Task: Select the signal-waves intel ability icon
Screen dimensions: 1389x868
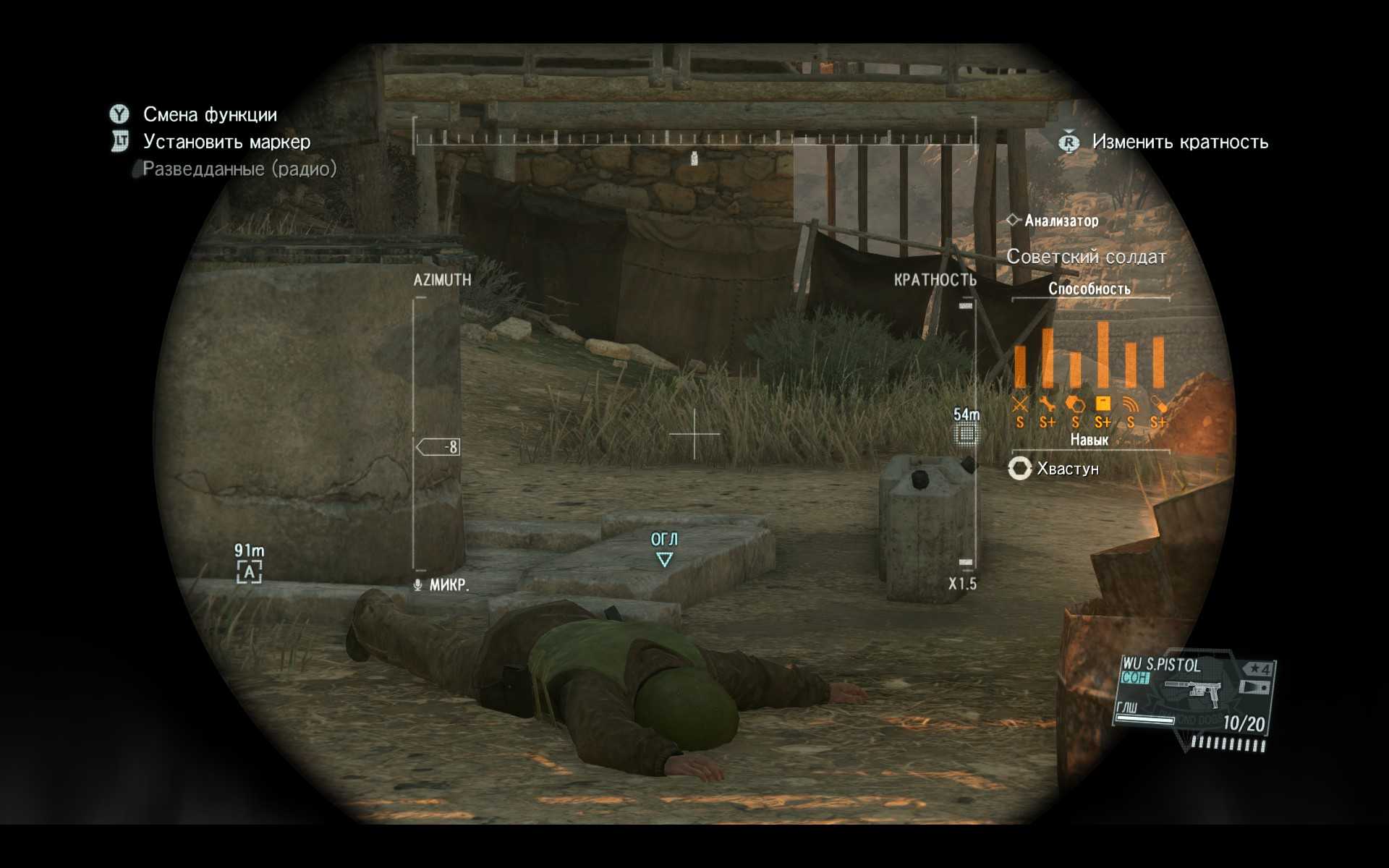Action: 1131,404
